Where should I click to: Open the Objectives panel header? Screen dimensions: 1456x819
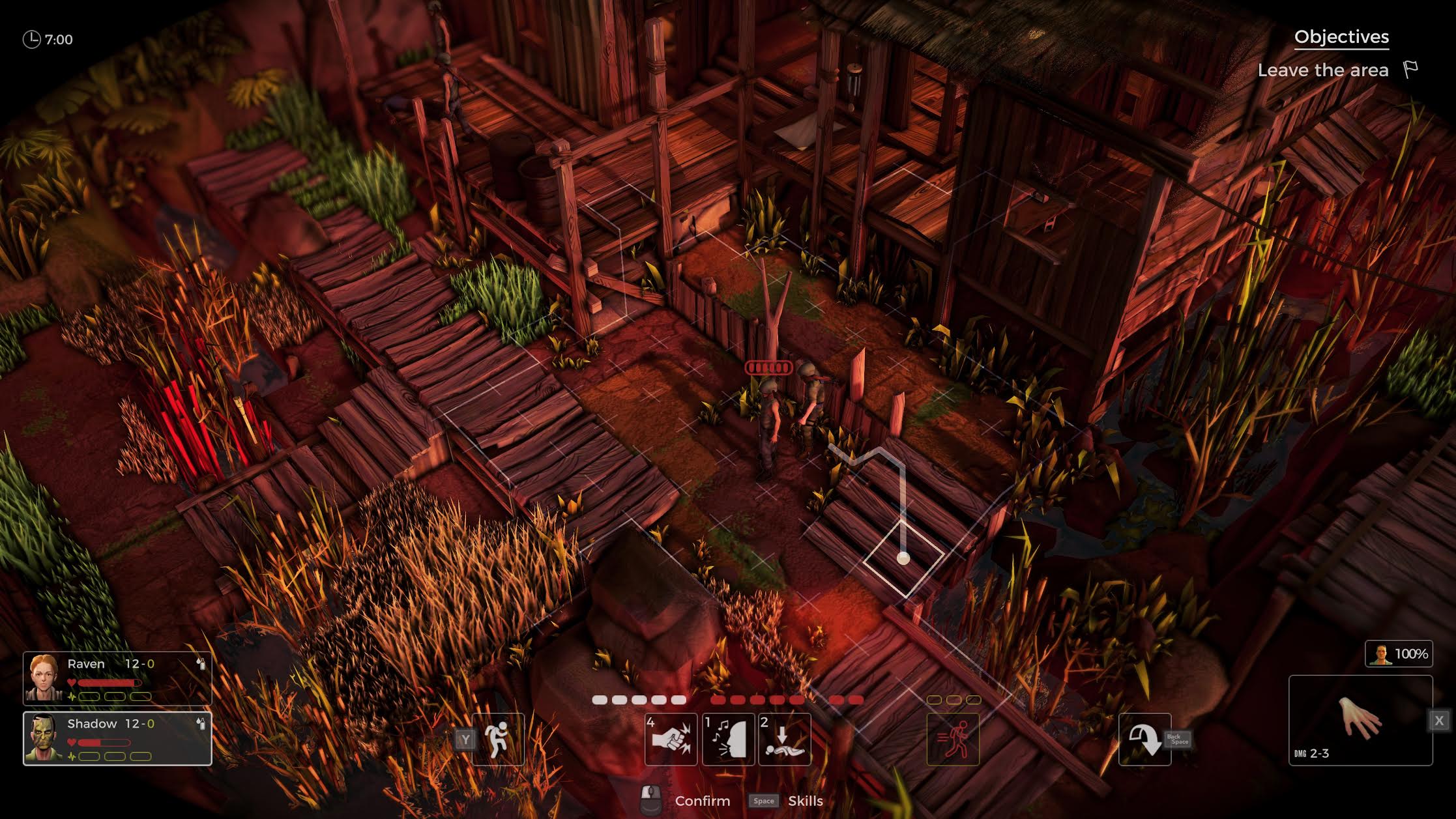coord(1341,37)
